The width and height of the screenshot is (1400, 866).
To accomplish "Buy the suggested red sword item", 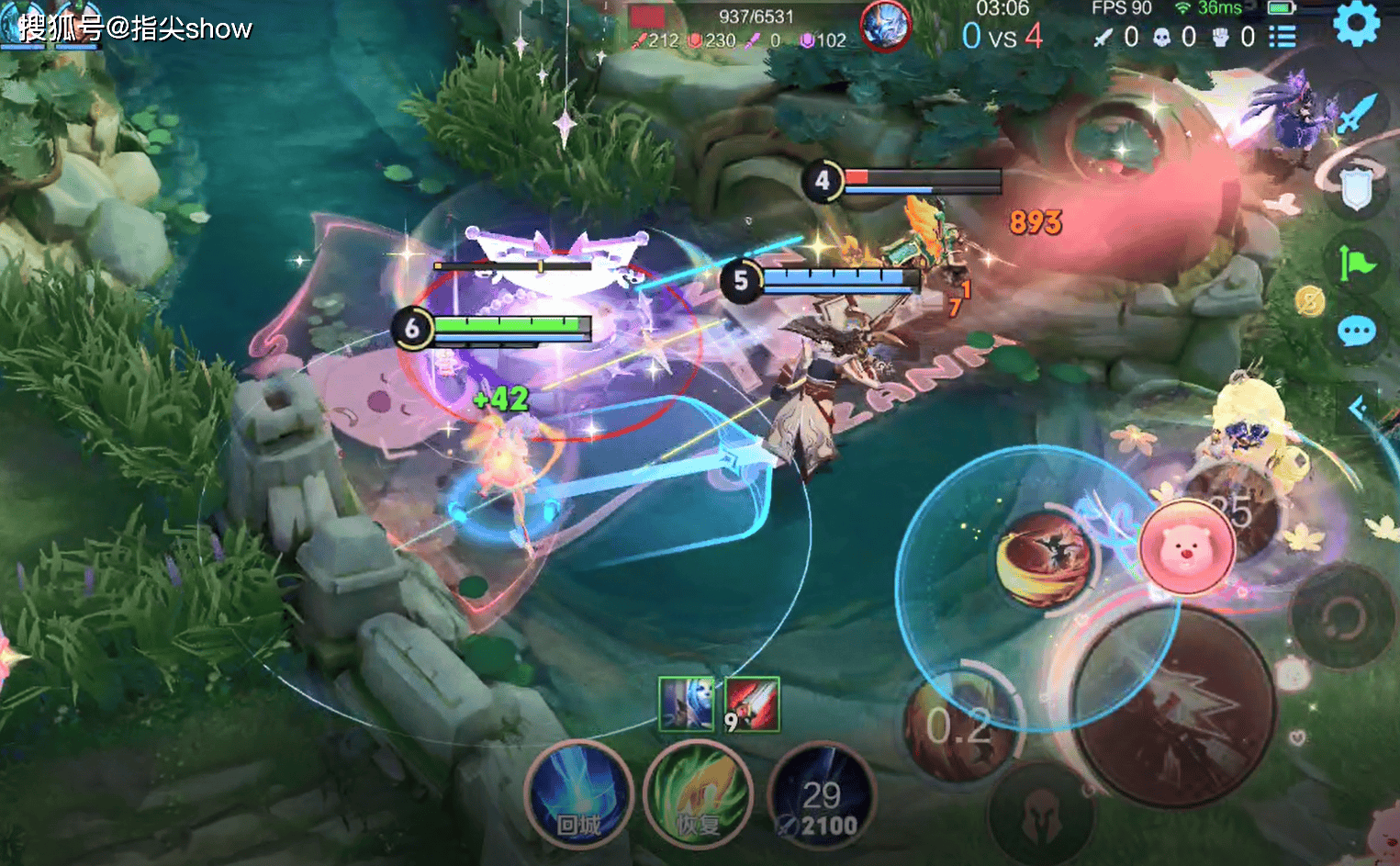I will click(x=752, y=704).
